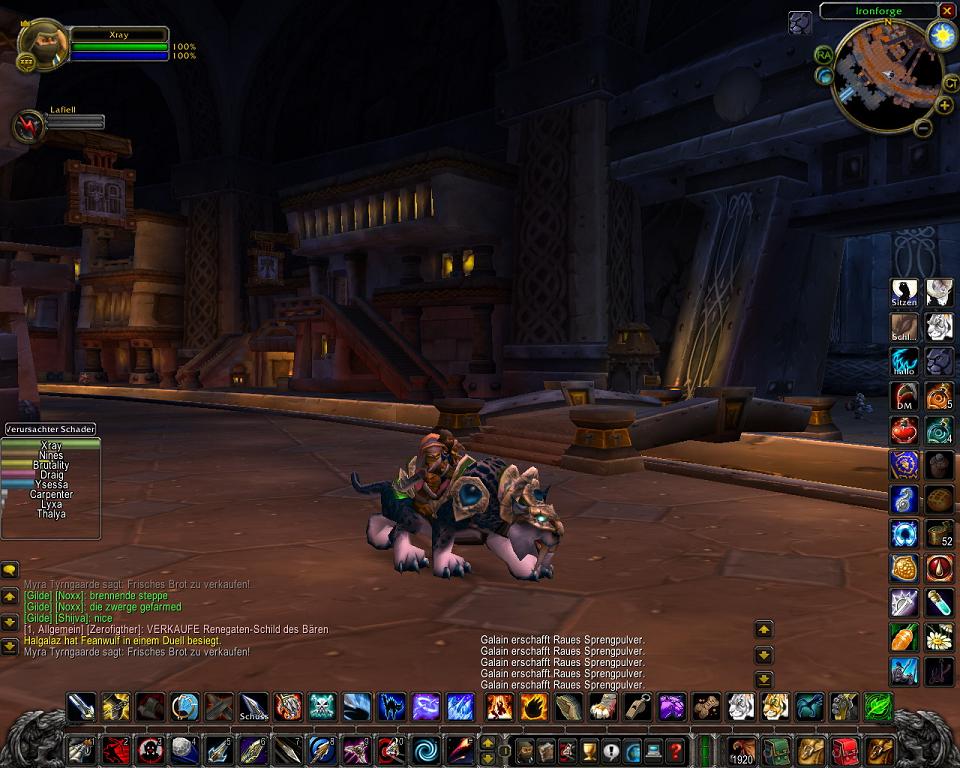Select Nines in the damage meter list
The height and width of the screenshot is (768, 960).
[50, 456]
